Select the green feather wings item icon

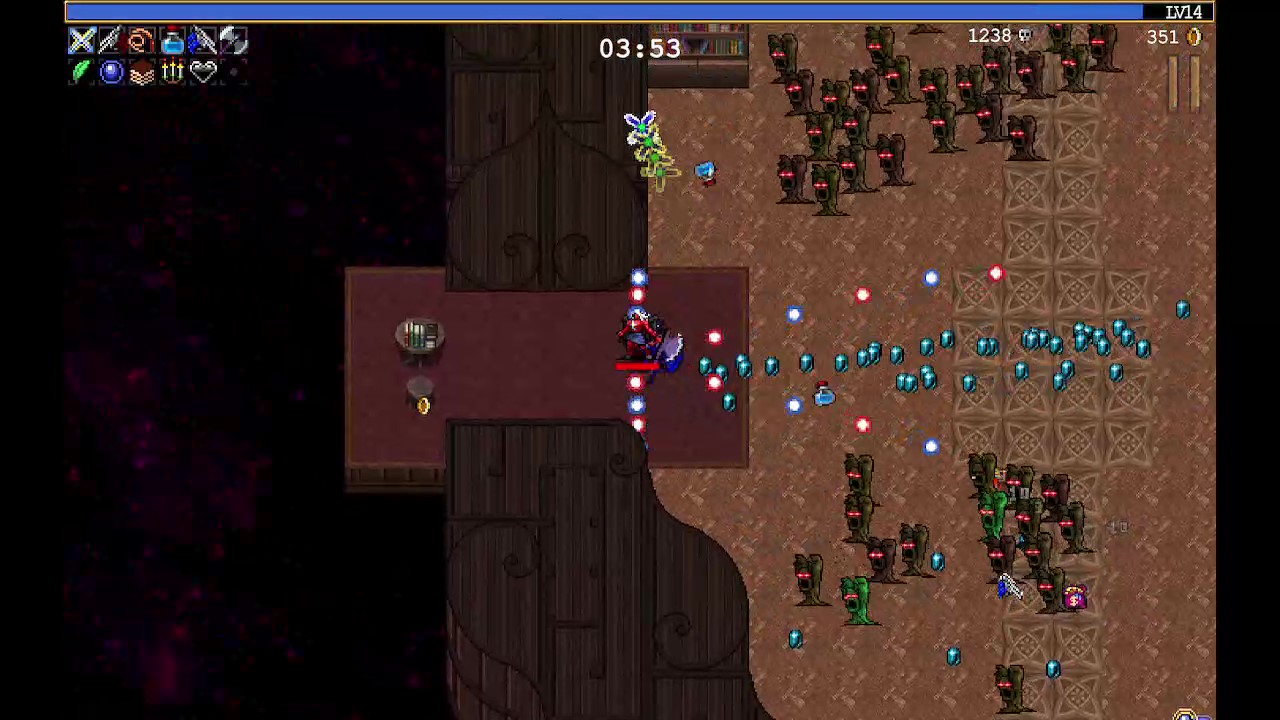pos(82,72)
